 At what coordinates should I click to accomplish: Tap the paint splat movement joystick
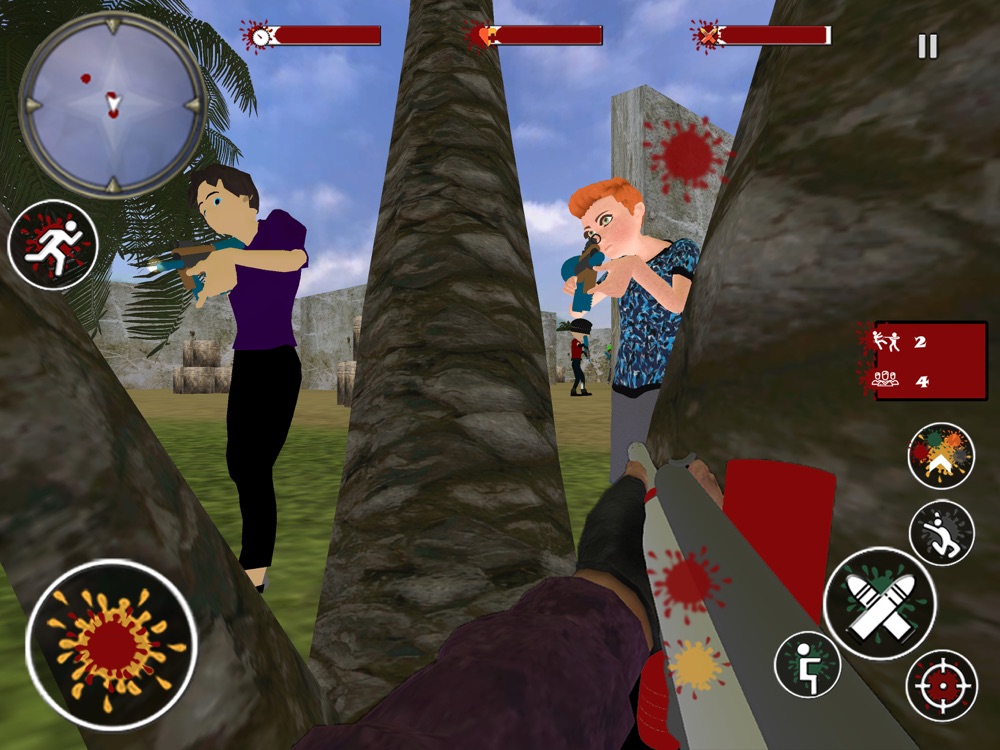click(x=112, y=645)
